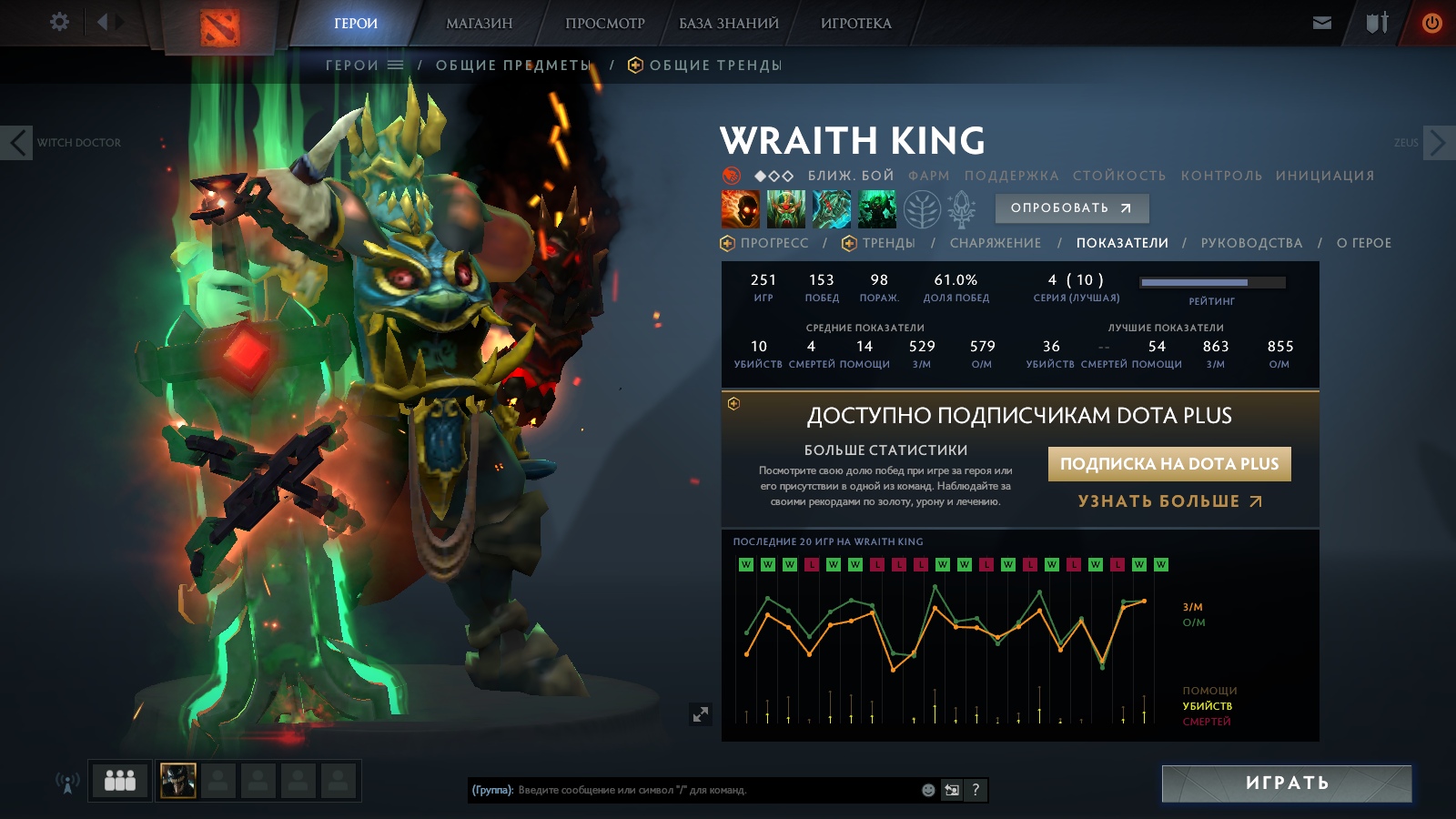Viewport: 1456px width, 819px height.
Task: Open the Просмотр tab
Action: (x=604, y=24)
